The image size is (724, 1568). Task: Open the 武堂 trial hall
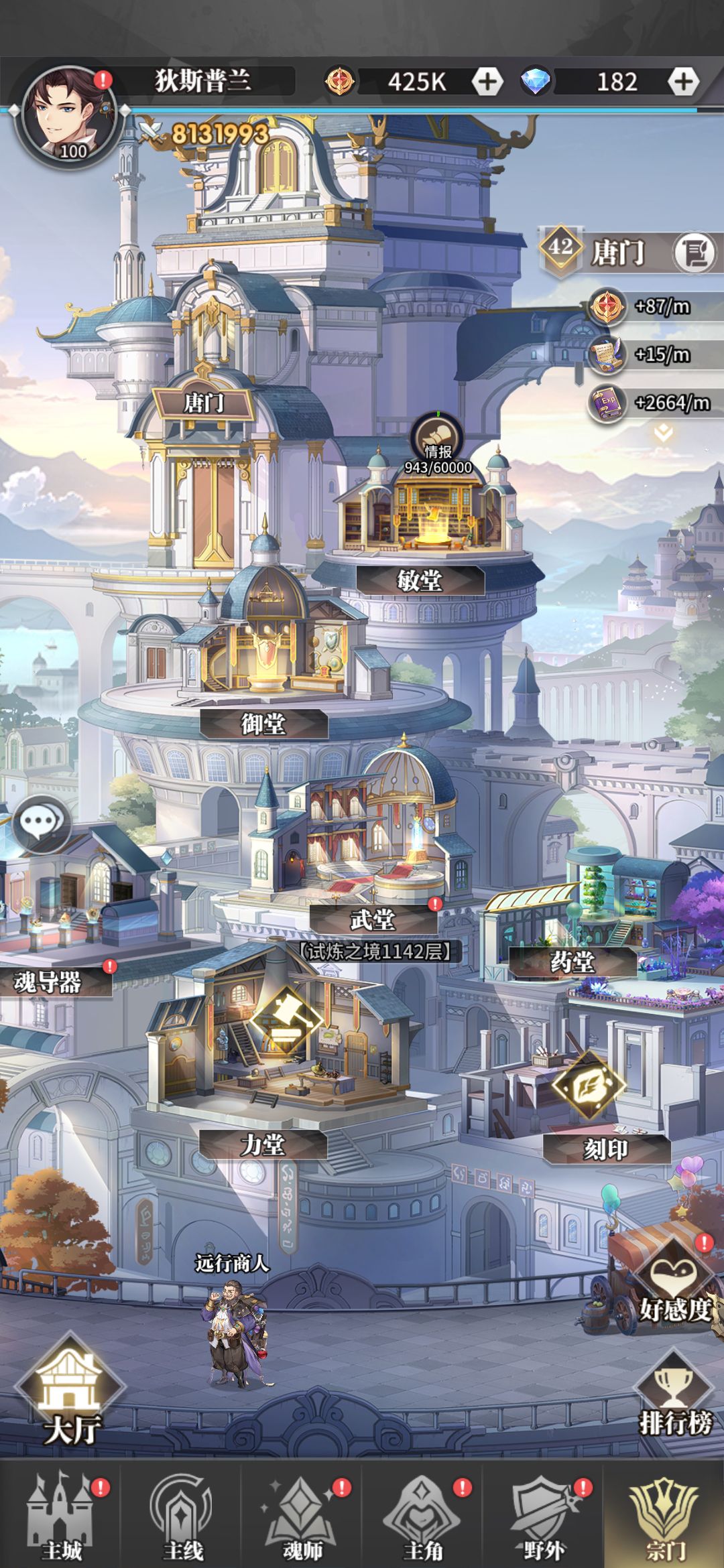click(x=373, y=919)
